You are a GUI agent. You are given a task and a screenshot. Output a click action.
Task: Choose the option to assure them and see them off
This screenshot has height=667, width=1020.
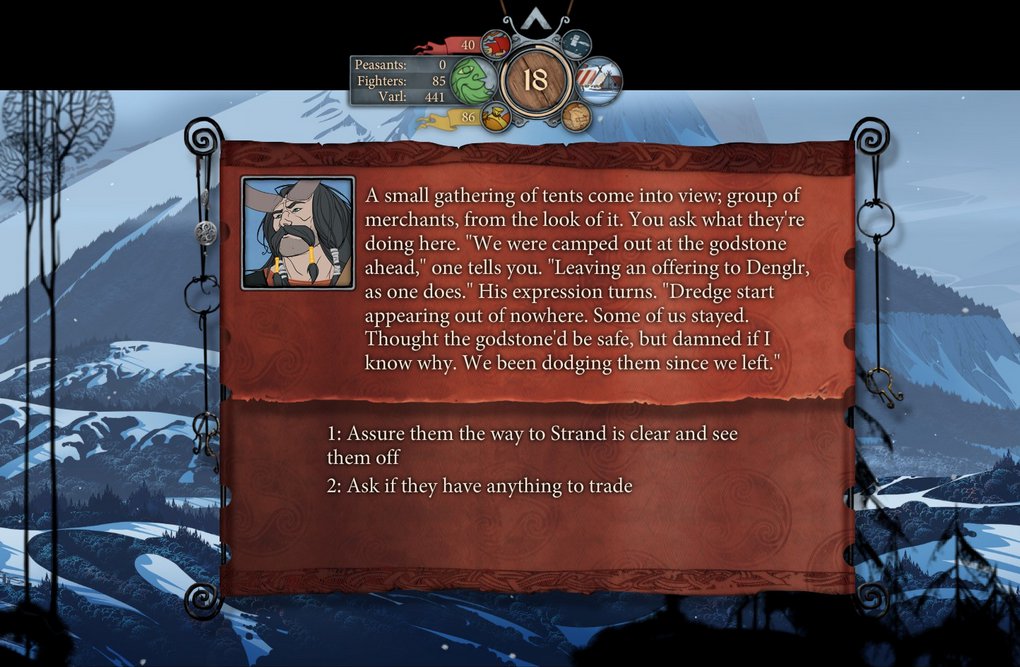coord(532,445)
